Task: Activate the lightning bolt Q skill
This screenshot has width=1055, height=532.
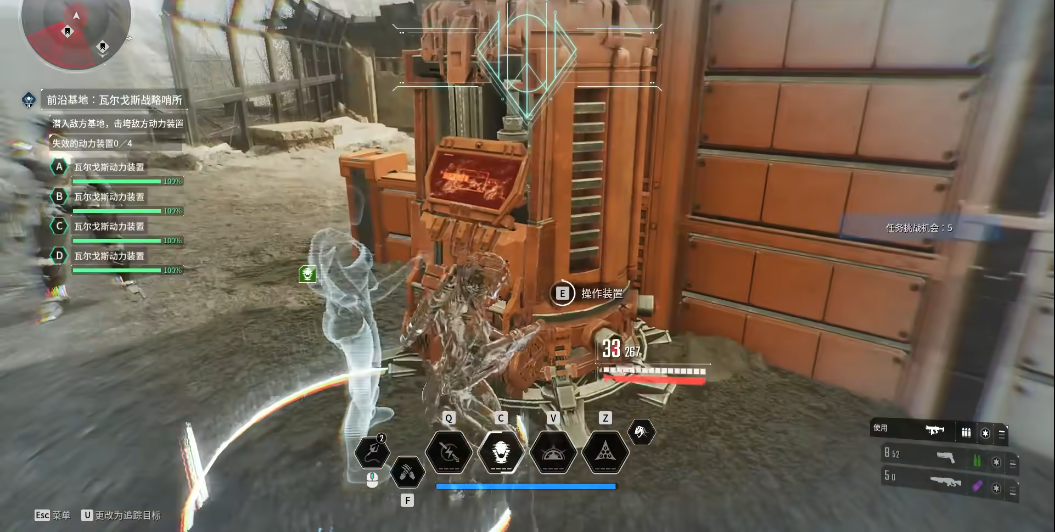Action: [x=449, y=451]
